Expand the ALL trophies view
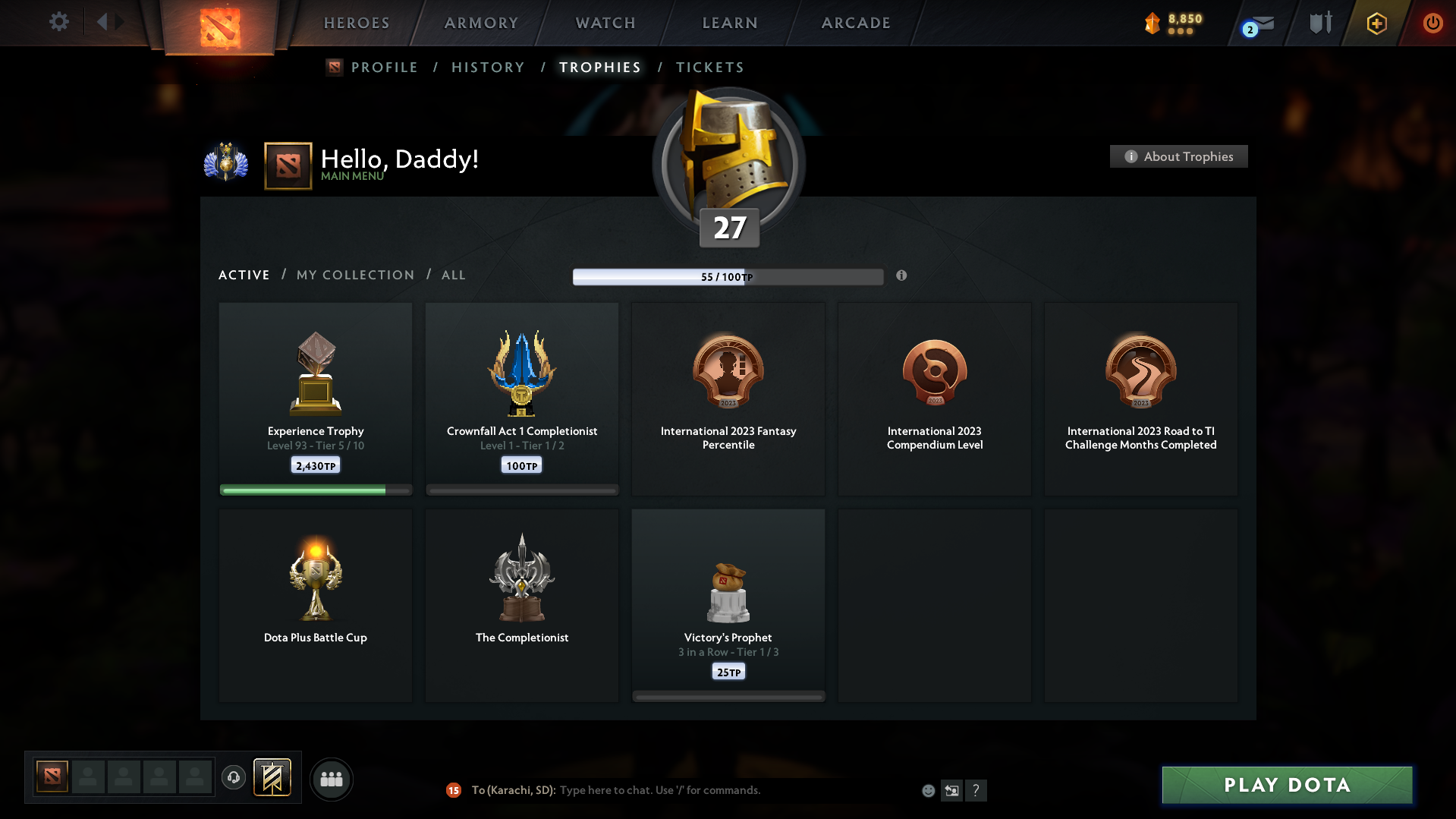 [x=453, y=275]
